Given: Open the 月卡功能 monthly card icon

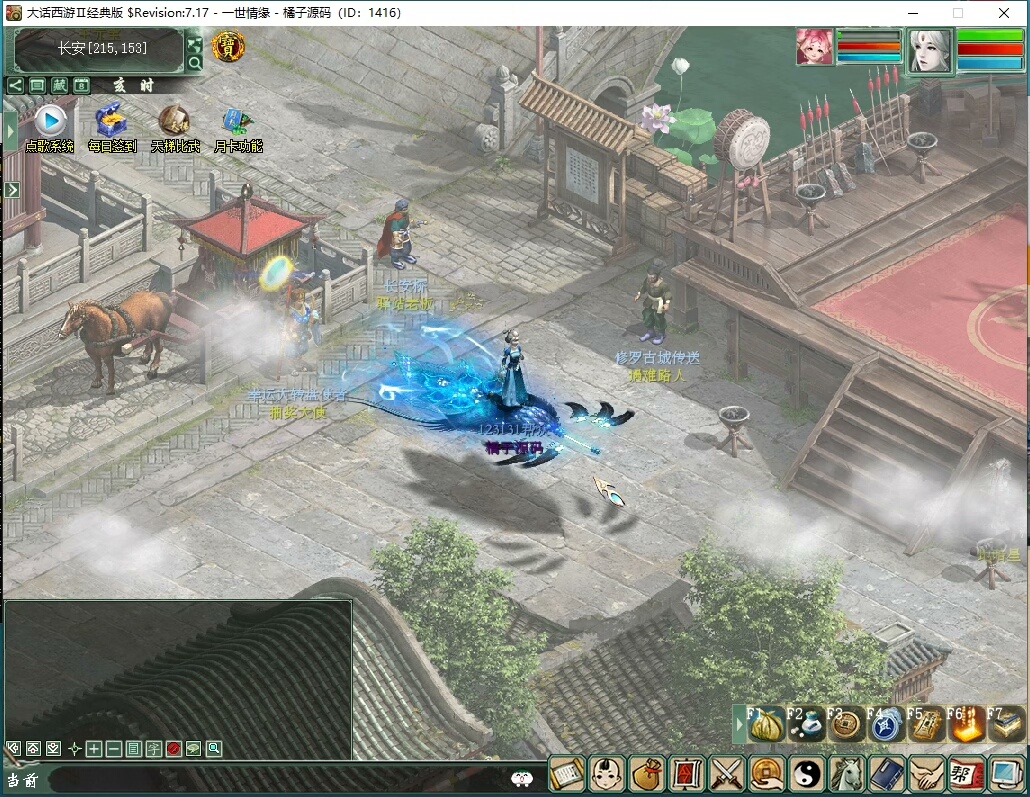Looking at the screenshot, I should point(238,121).
